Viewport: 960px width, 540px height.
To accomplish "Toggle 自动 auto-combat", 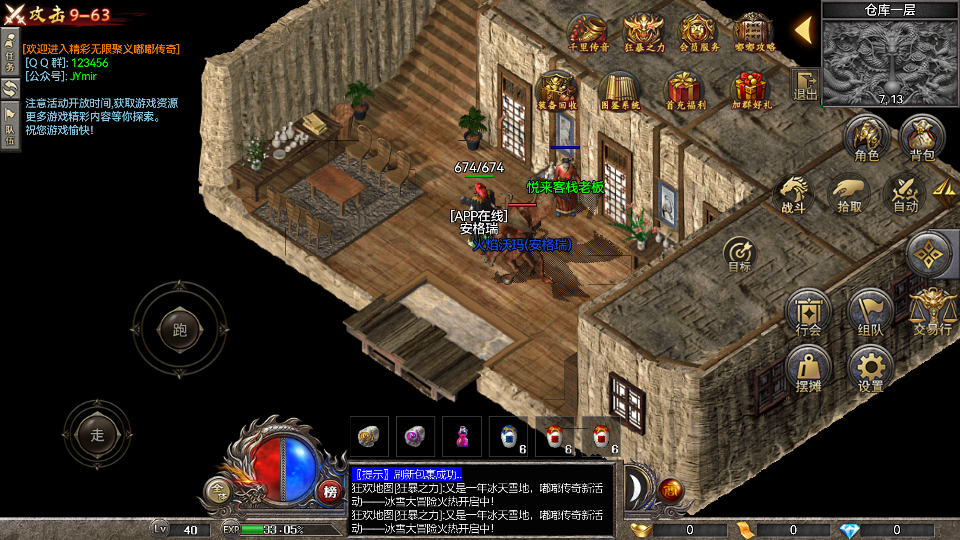I will (x=905, y=193).
